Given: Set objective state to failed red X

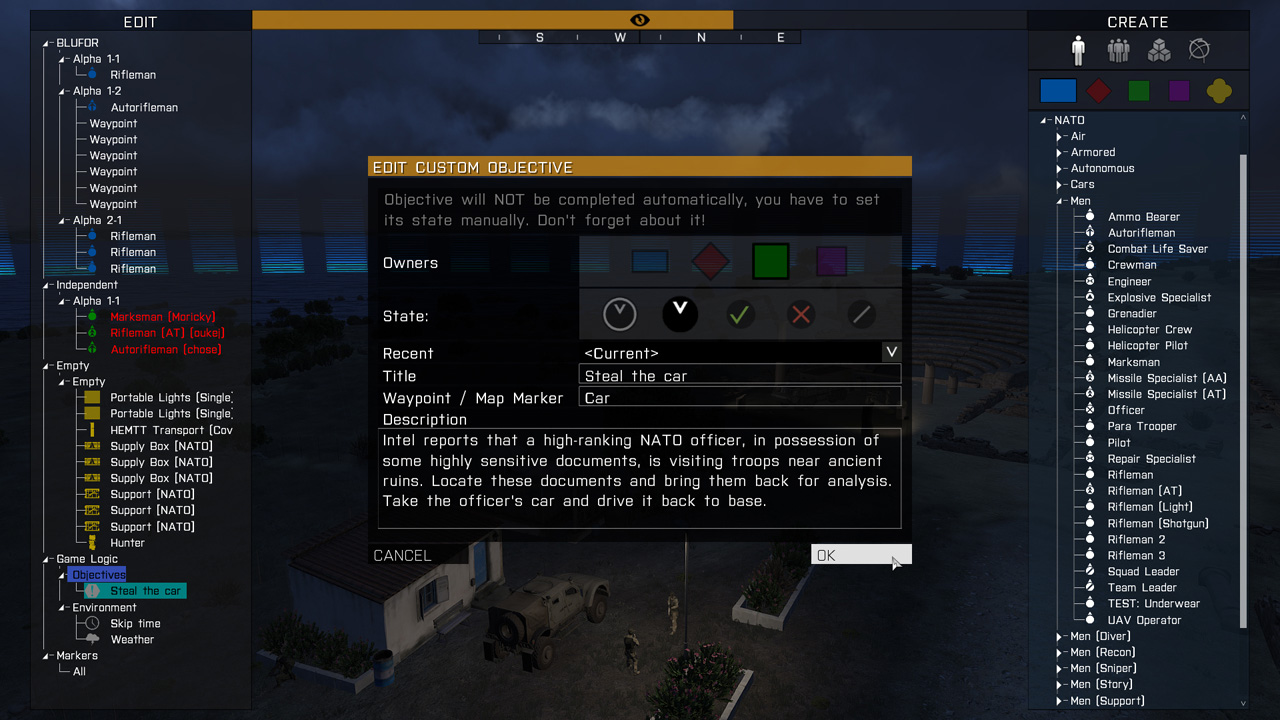Looking at the screenshot, I should (x=800, y=314).
